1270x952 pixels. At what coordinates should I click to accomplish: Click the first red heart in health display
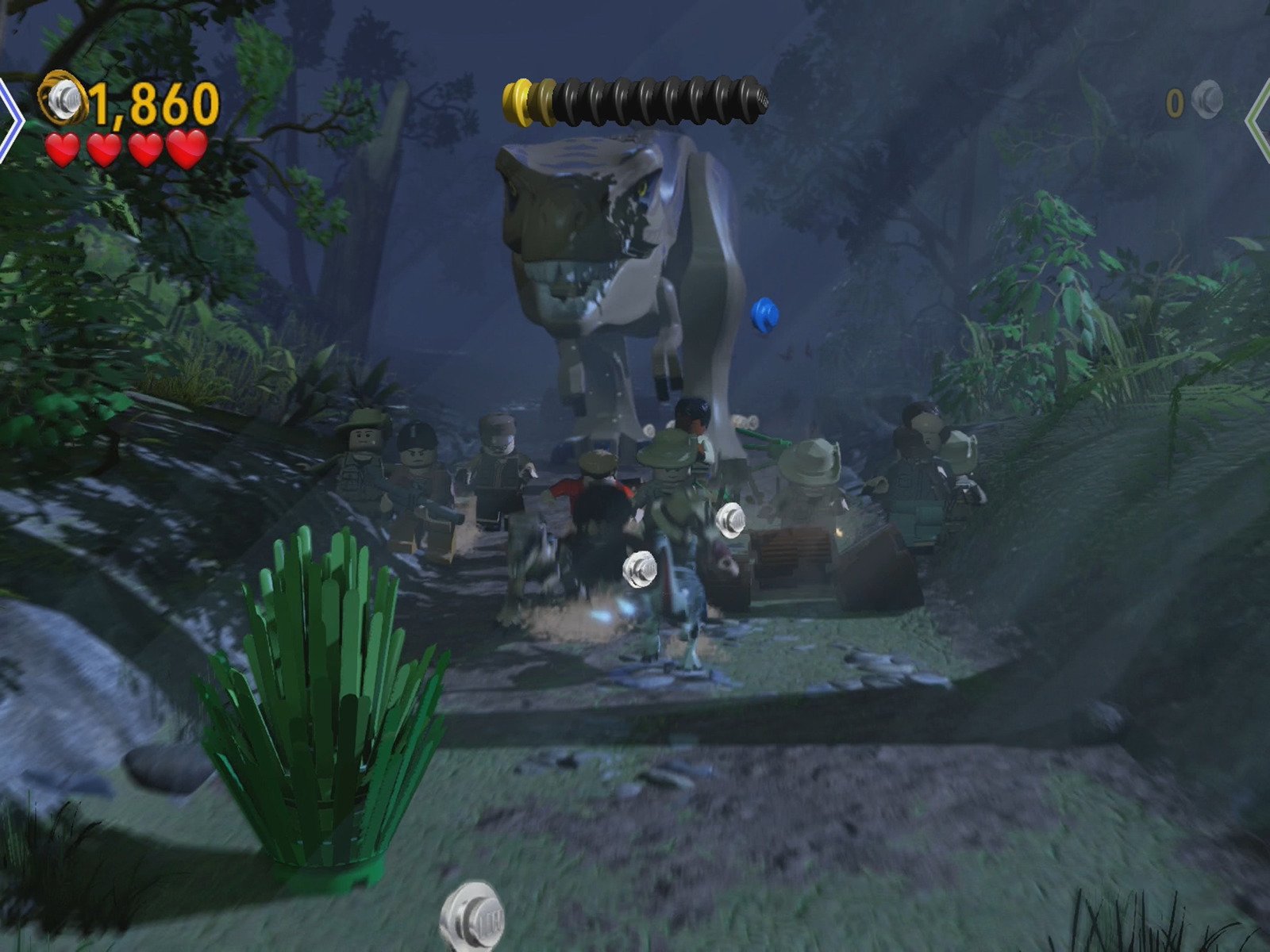(63, 149)
